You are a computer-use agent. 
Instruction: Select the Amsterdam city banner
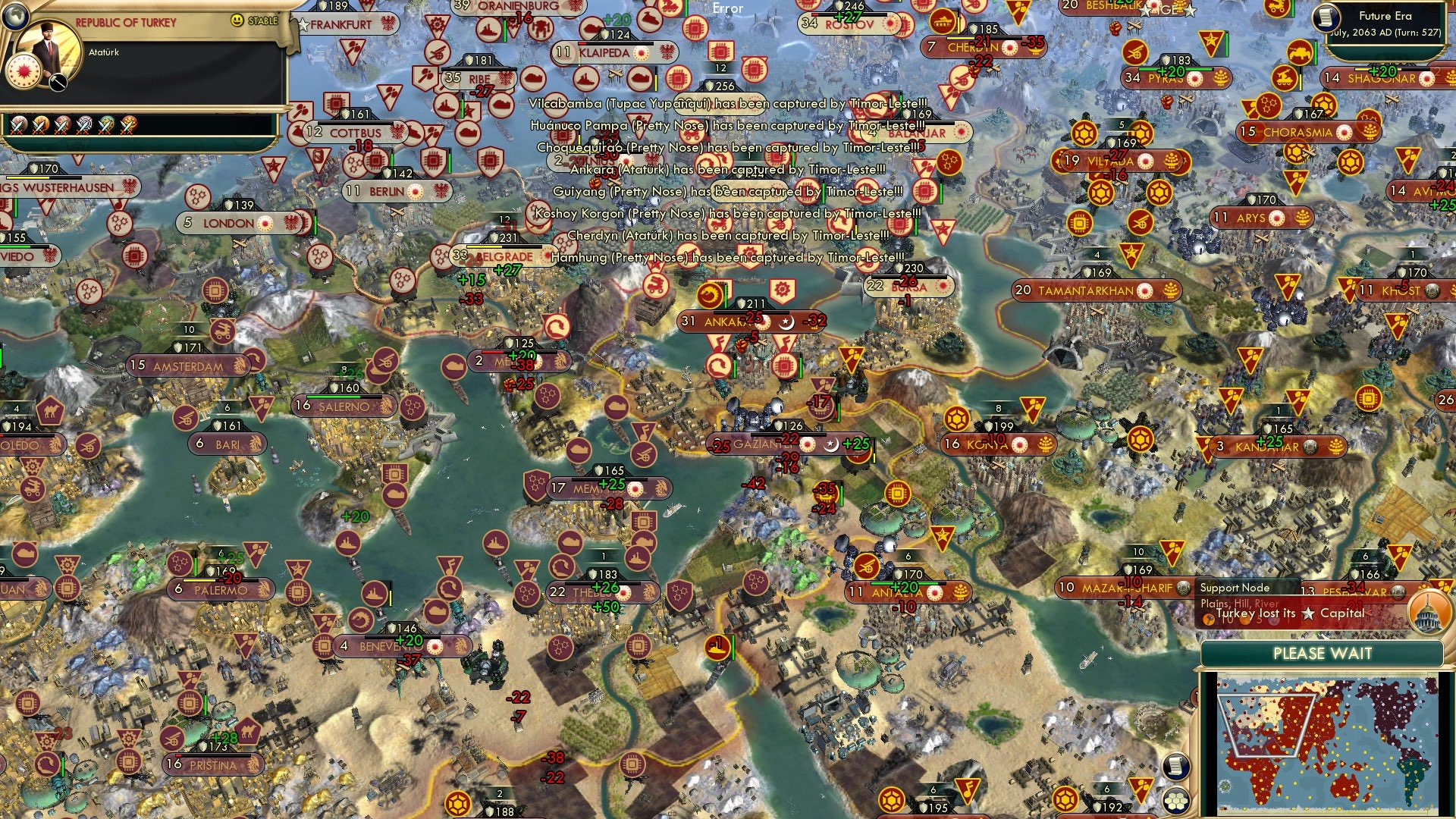pos(190,365)
